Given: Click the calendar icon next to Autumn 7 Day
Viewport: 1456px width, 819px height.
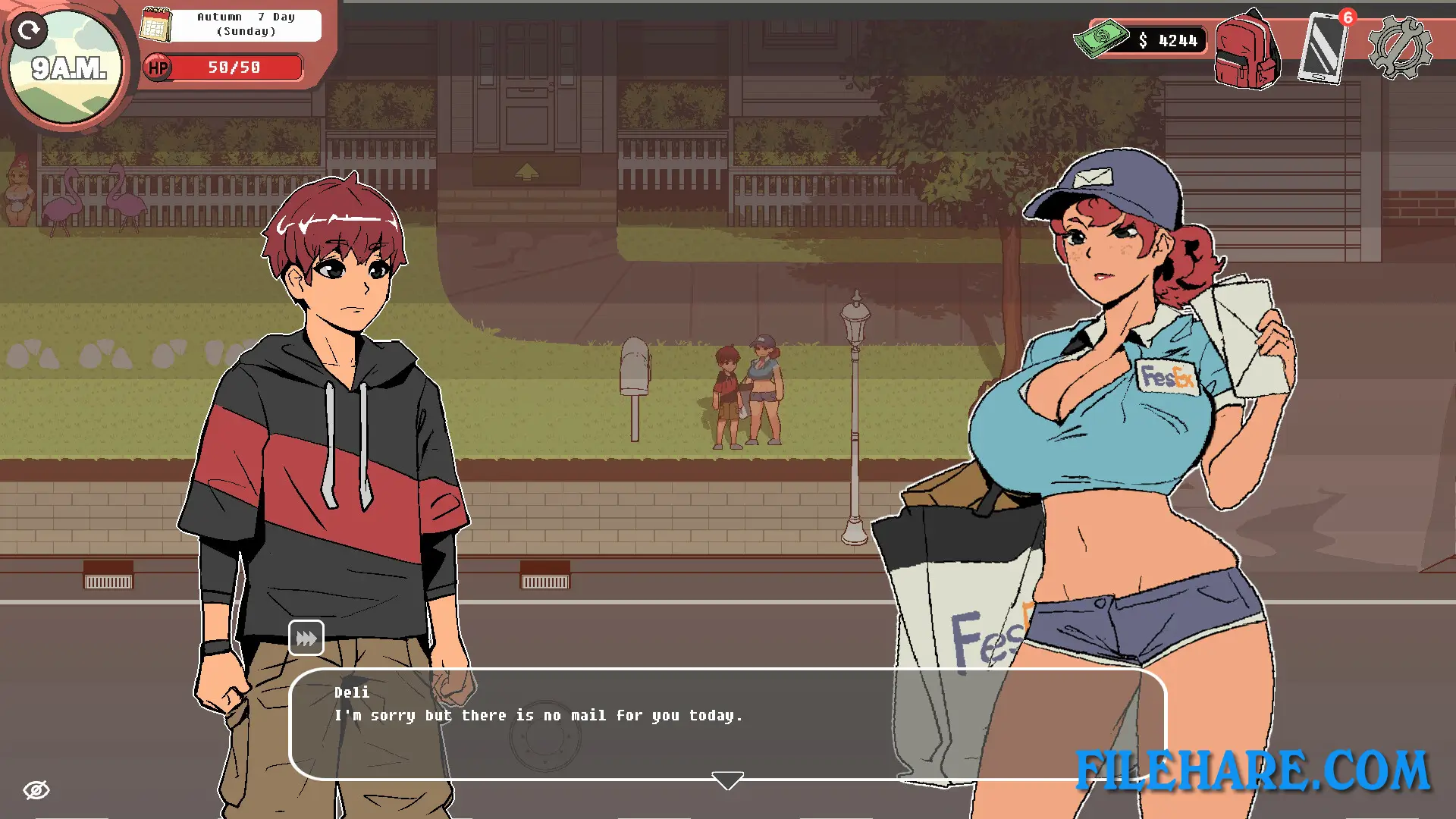Looking at the screenshot, I should coord(156,24).
